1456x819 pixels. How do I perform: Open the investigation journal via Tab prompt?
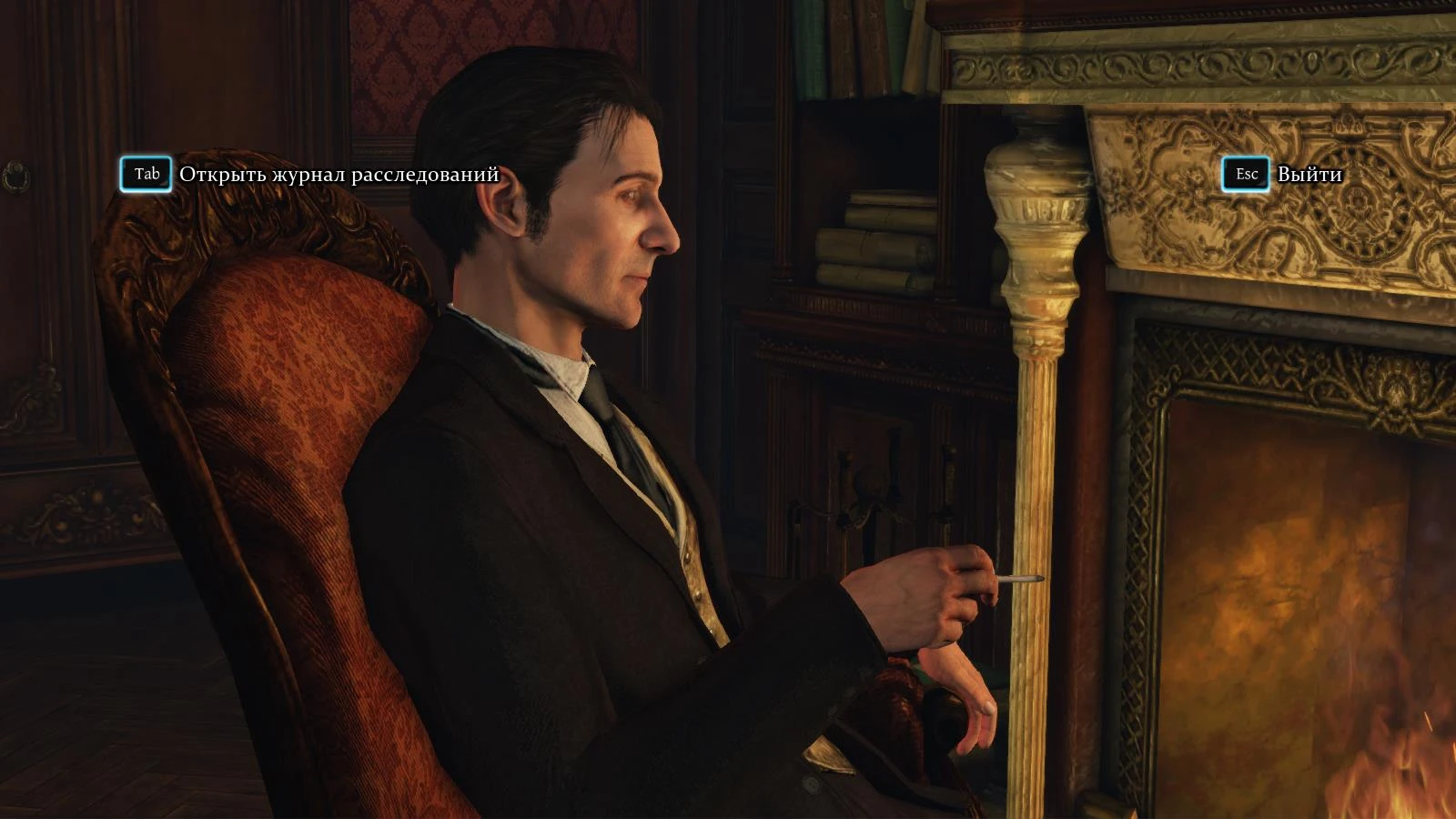click(146, 173)
